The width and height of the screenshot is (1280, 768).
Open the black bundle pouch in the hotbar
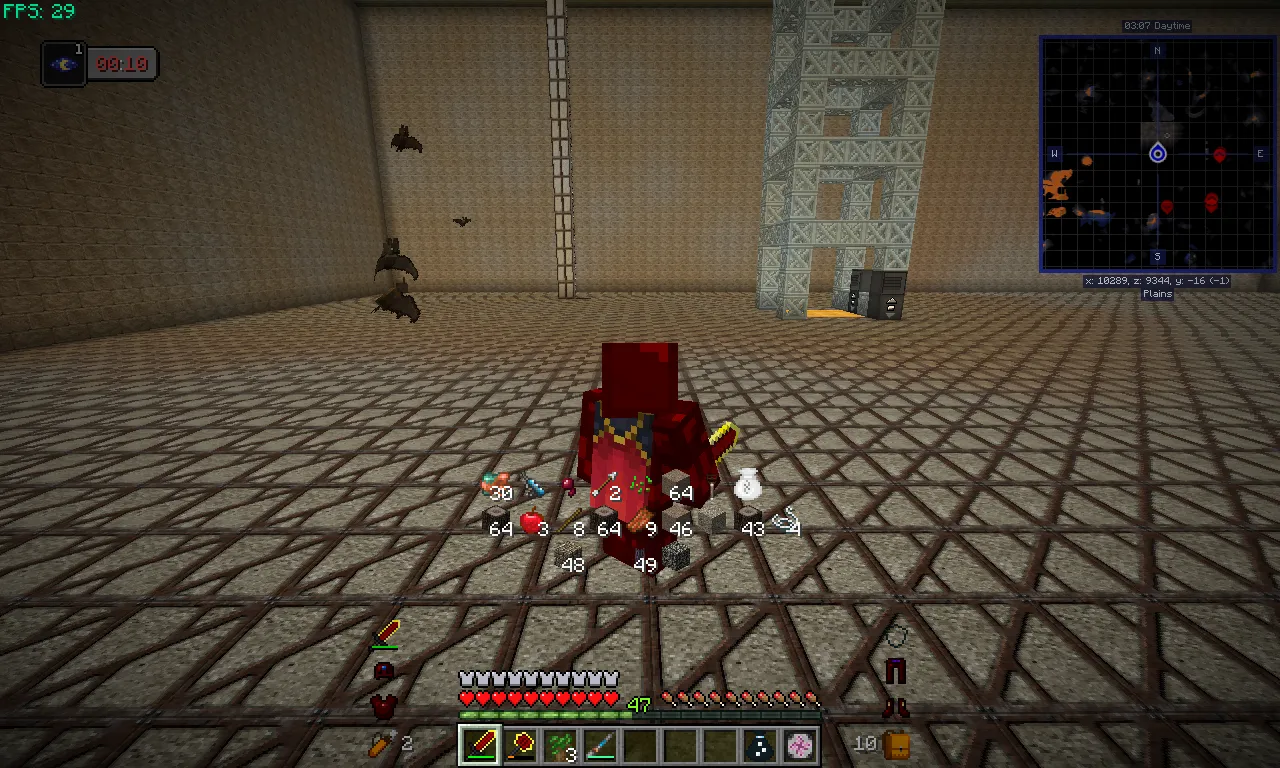[760, 744]
